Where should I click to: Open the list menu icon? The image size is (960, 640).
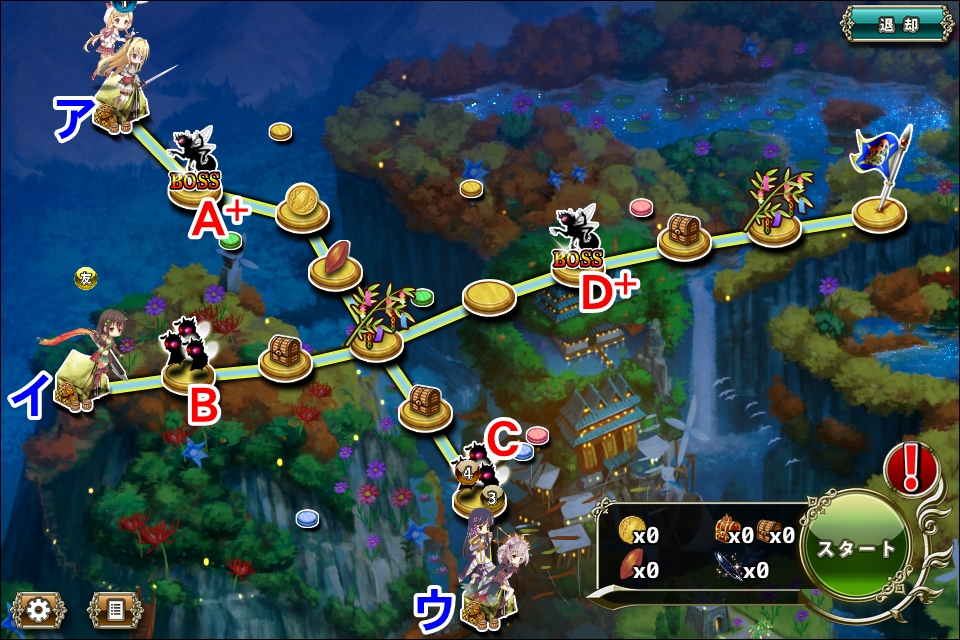pyautogui.click(x=112, y=609)
